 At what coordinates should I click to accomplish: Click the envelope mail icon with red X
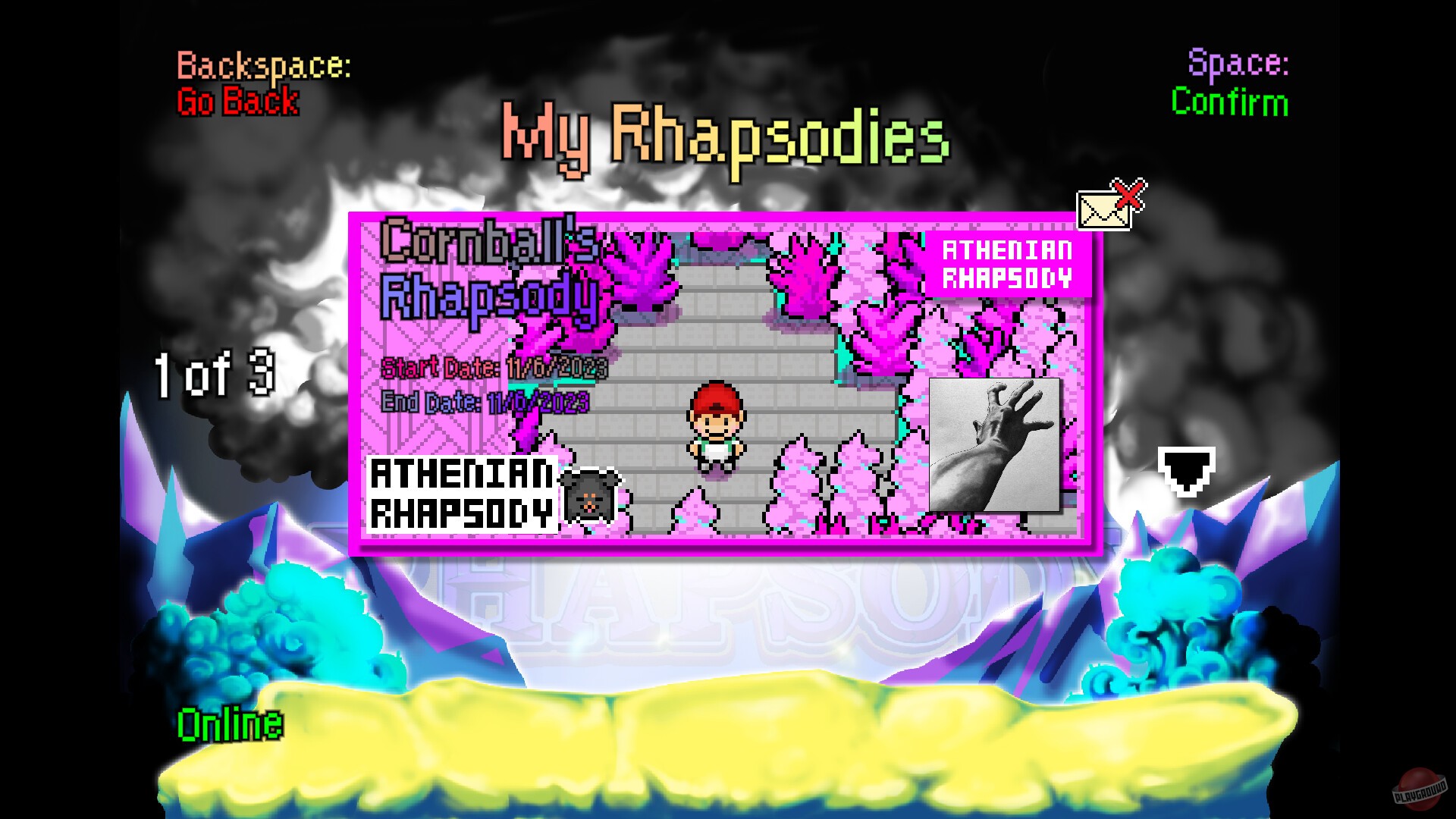pos(1104,209)
